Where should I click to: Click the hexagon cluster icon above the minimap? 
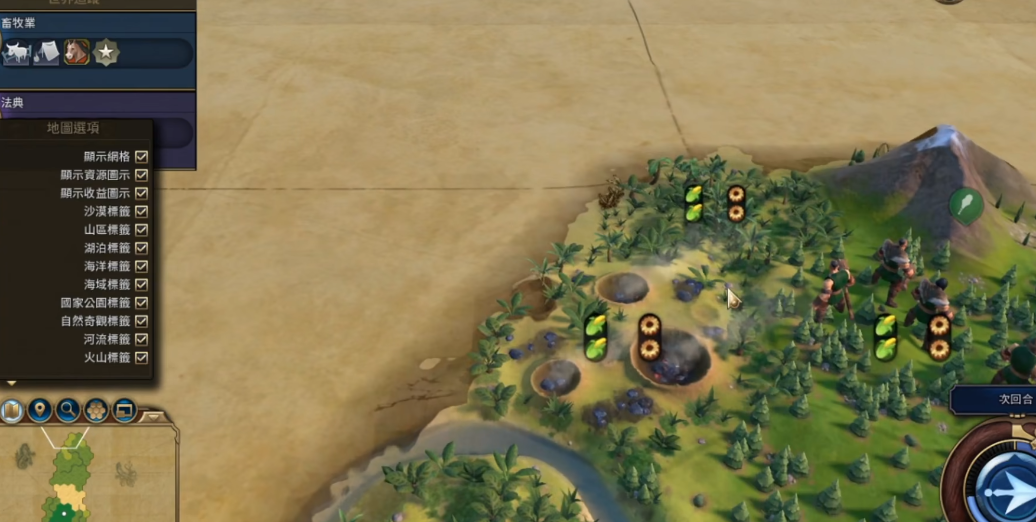[96, 410]
